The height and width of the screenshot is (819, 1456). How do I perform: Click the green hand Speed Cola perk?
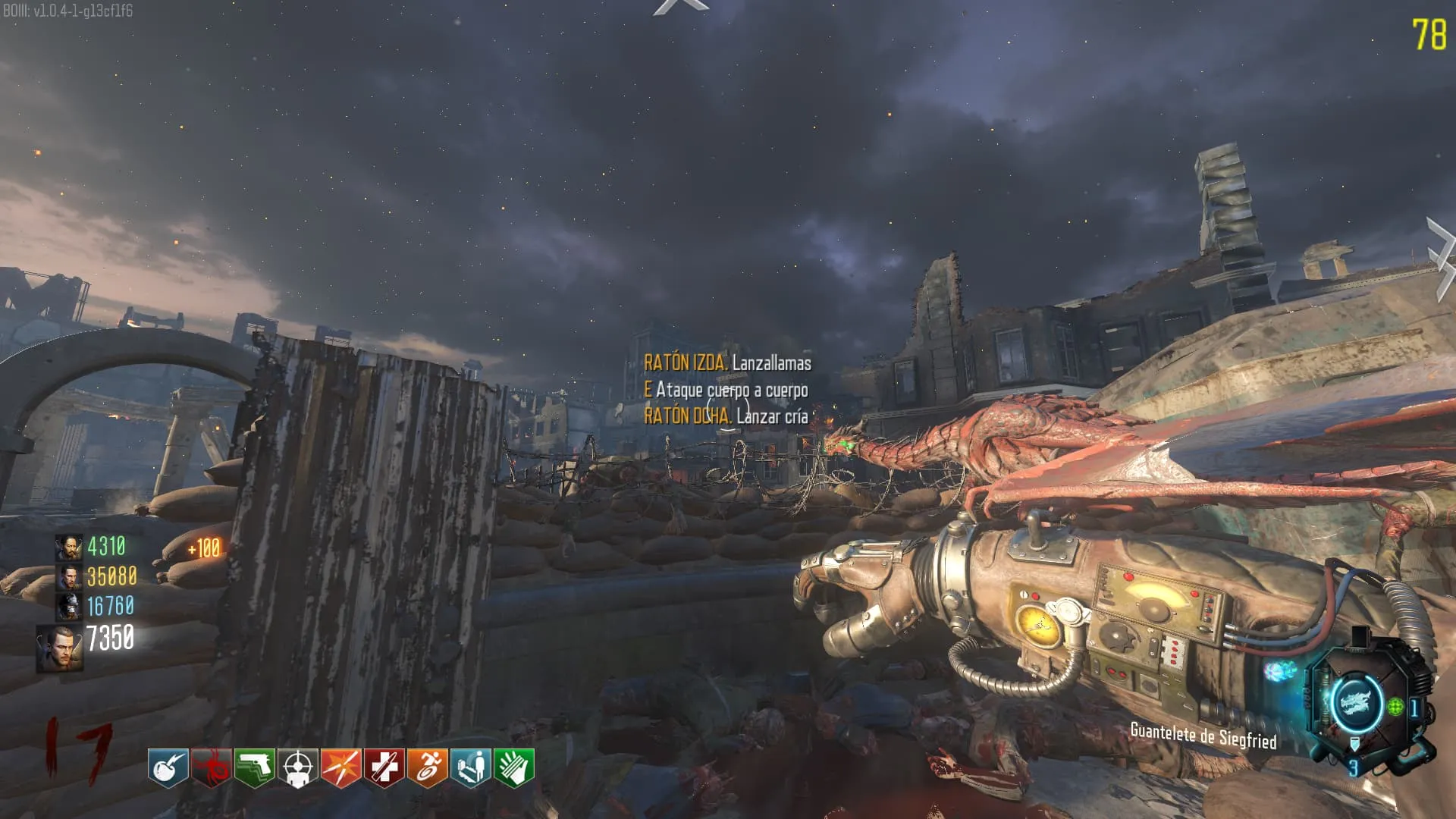point(514,767)
